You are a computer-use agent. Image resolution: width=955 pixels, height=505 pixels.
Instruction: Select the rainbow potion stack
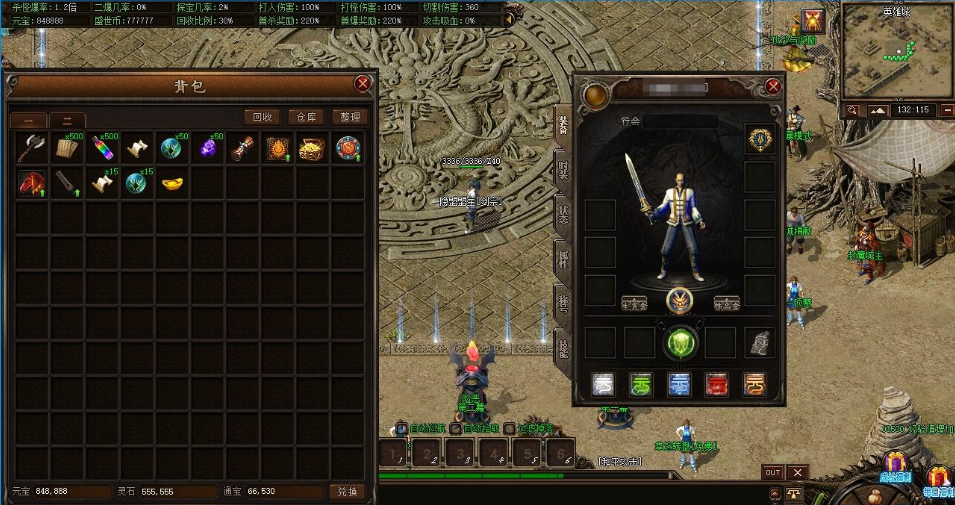(x=101, y=149)
